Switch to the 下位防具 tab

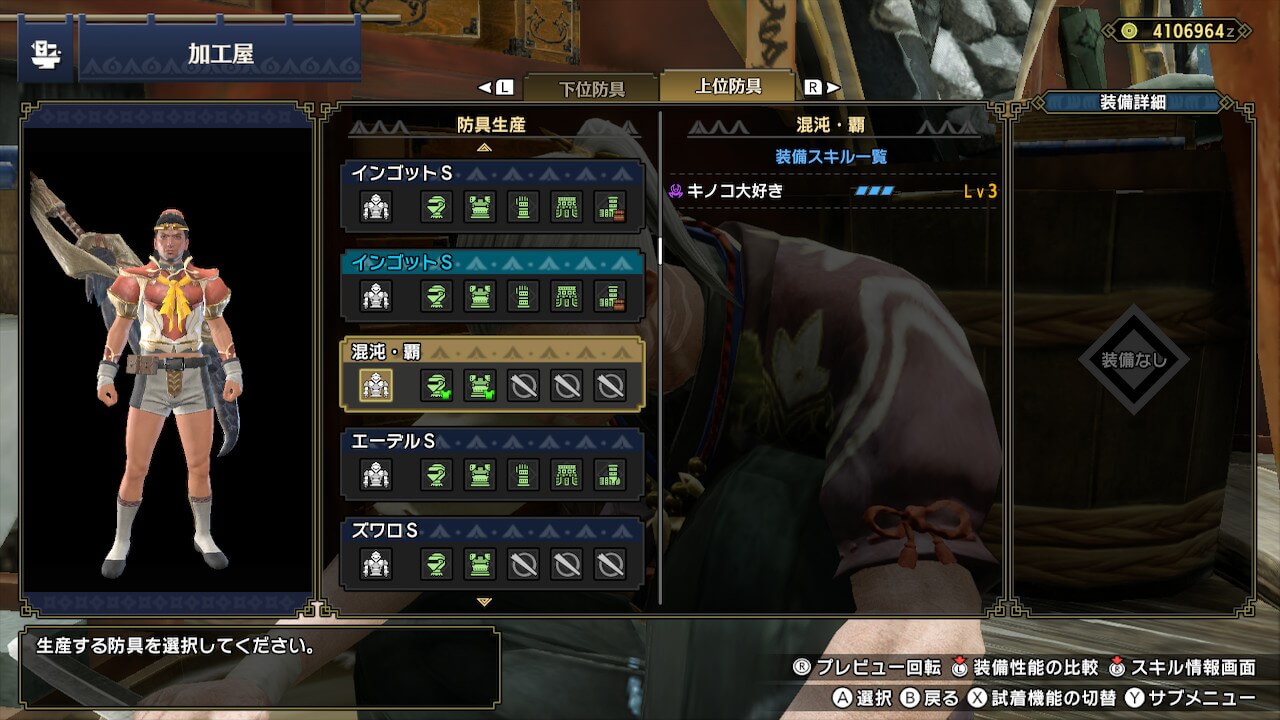point(590,88)
